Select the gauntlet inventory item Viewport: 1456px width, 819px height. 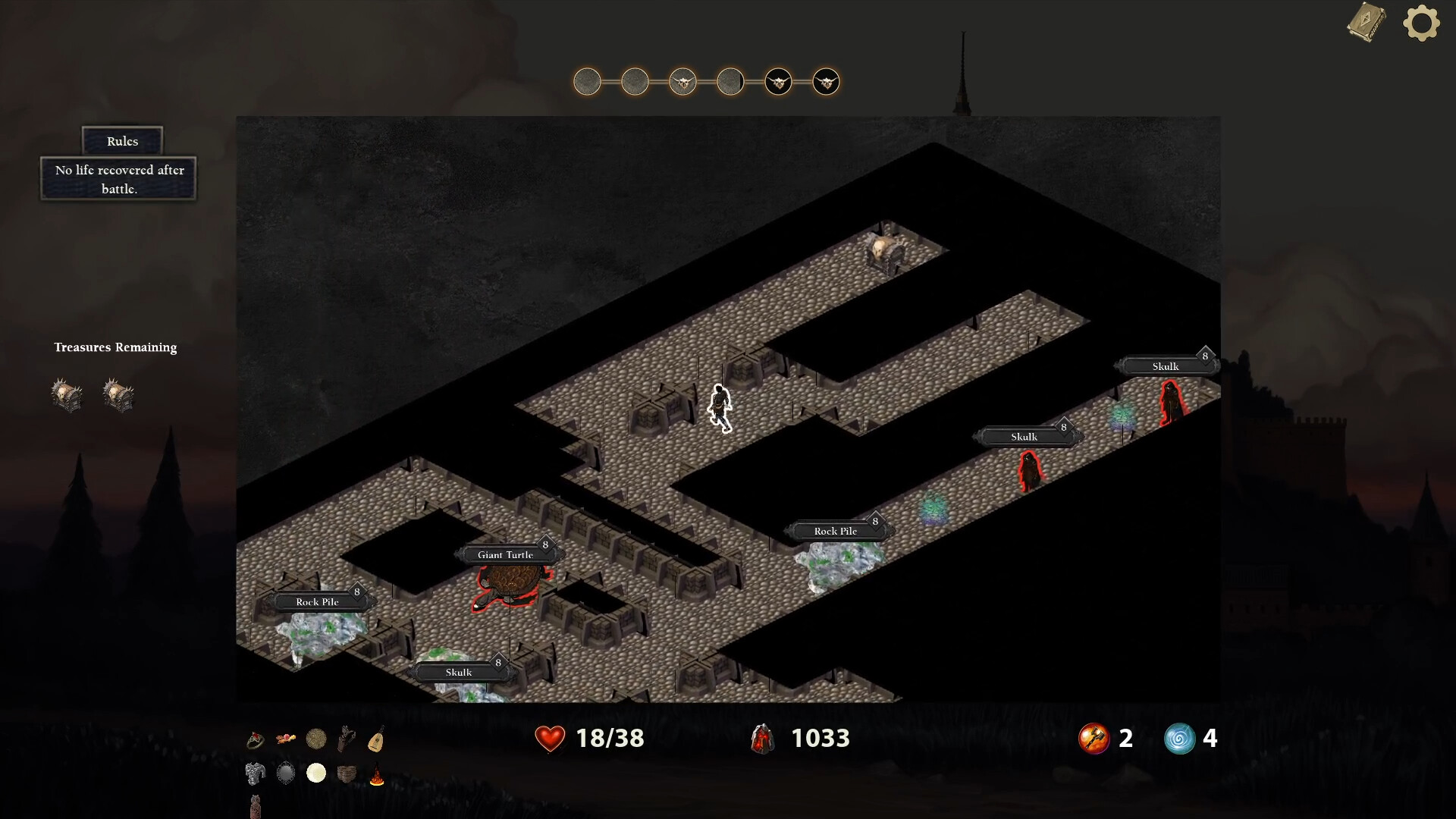coord(347,738)
